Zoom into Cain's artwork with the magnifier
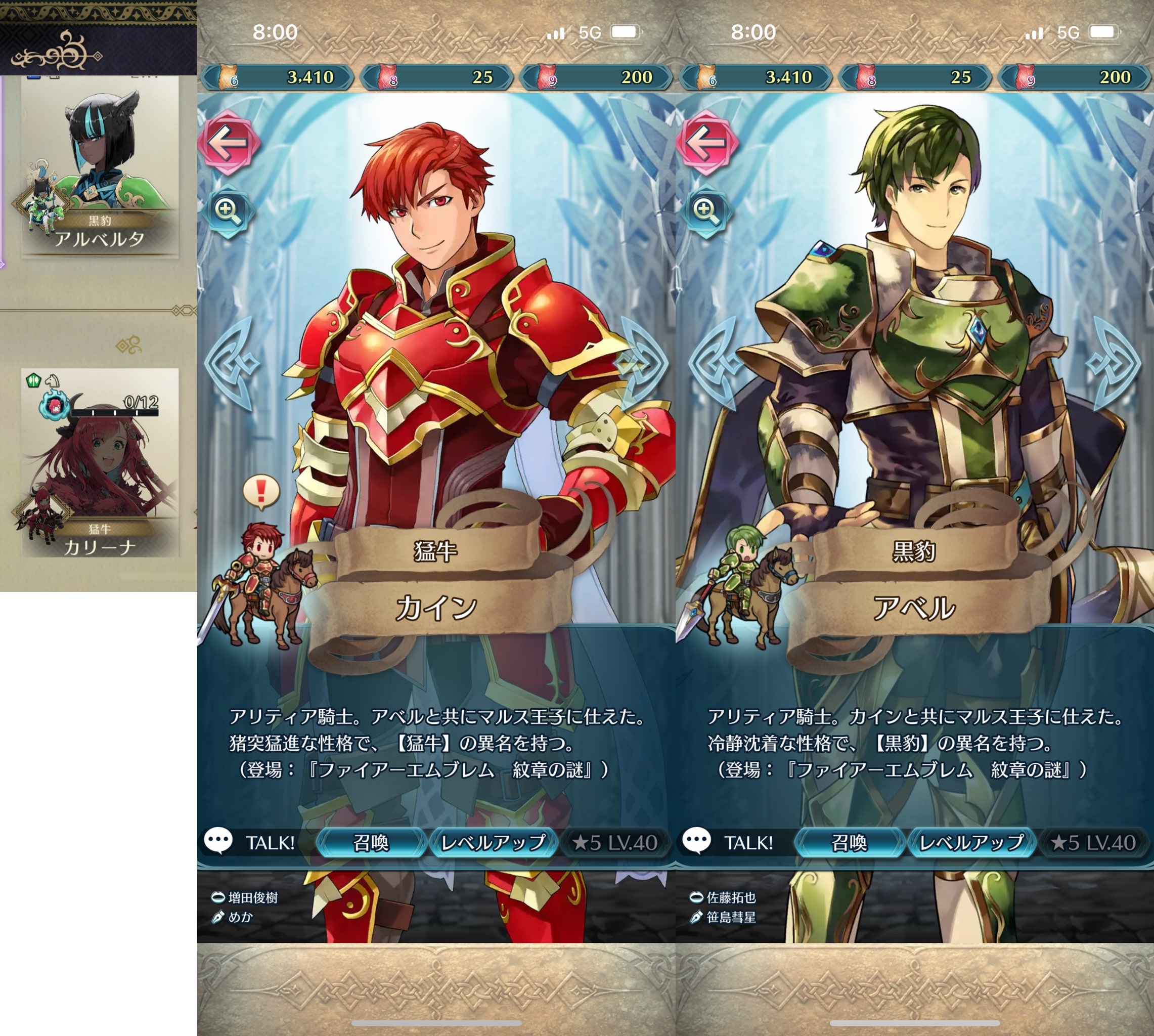 228,210
